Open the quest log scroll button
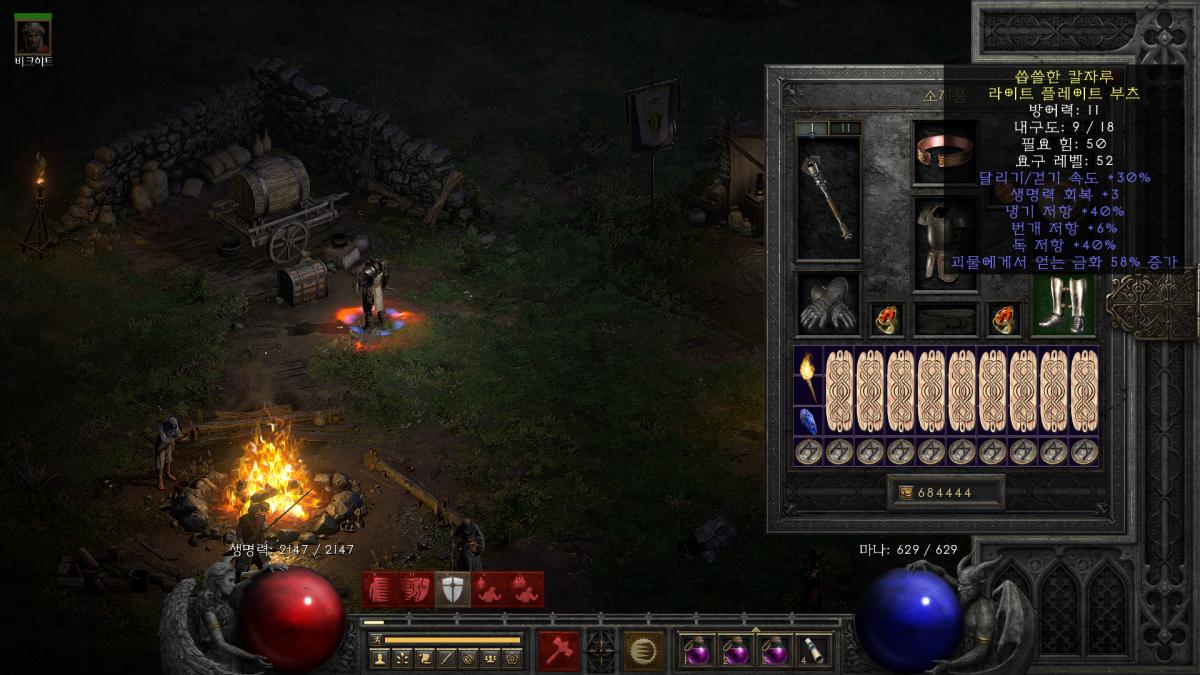Image resolution: width=1200 pixels, height=675 pixels. (424, 658)
